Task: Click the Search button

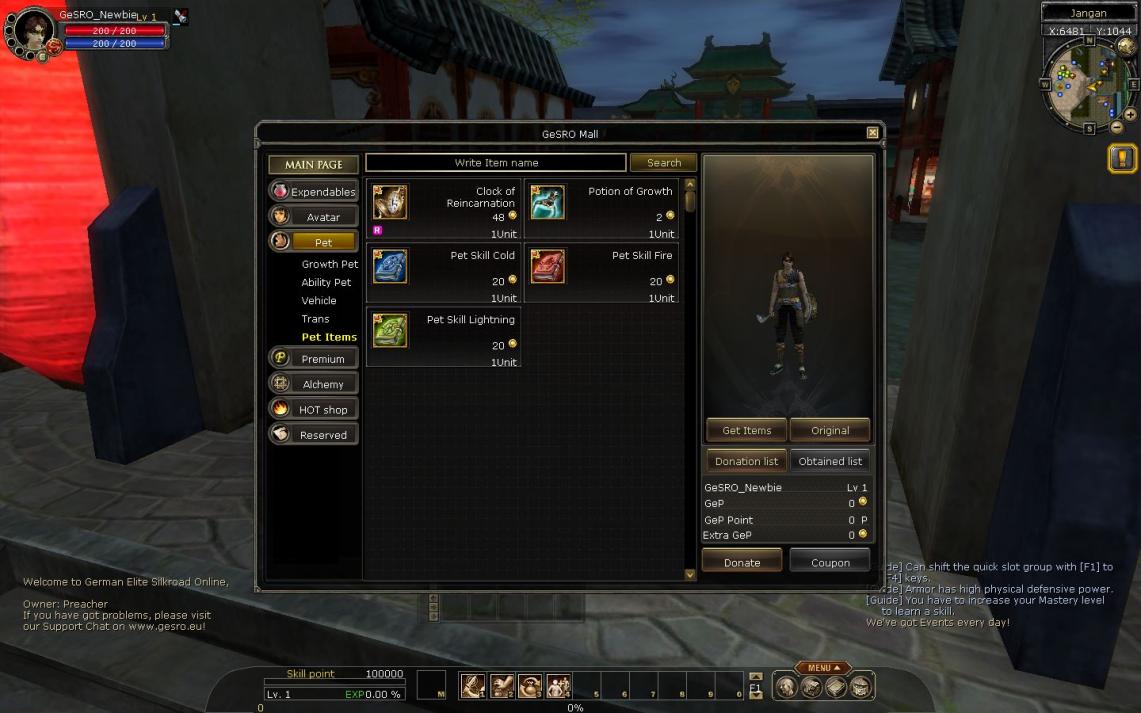Action: pos(663,163)
